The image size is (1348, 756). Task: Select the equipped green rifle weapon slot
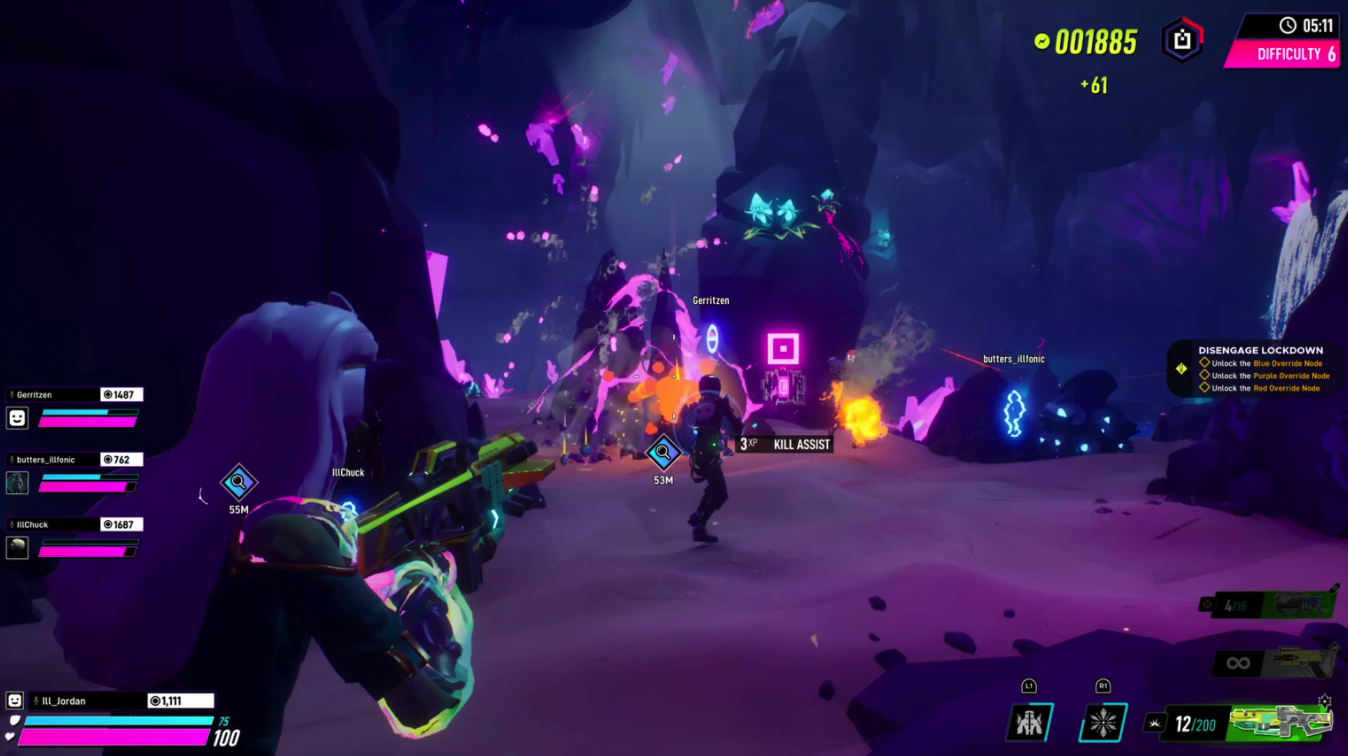click(x=1282, y=722)
